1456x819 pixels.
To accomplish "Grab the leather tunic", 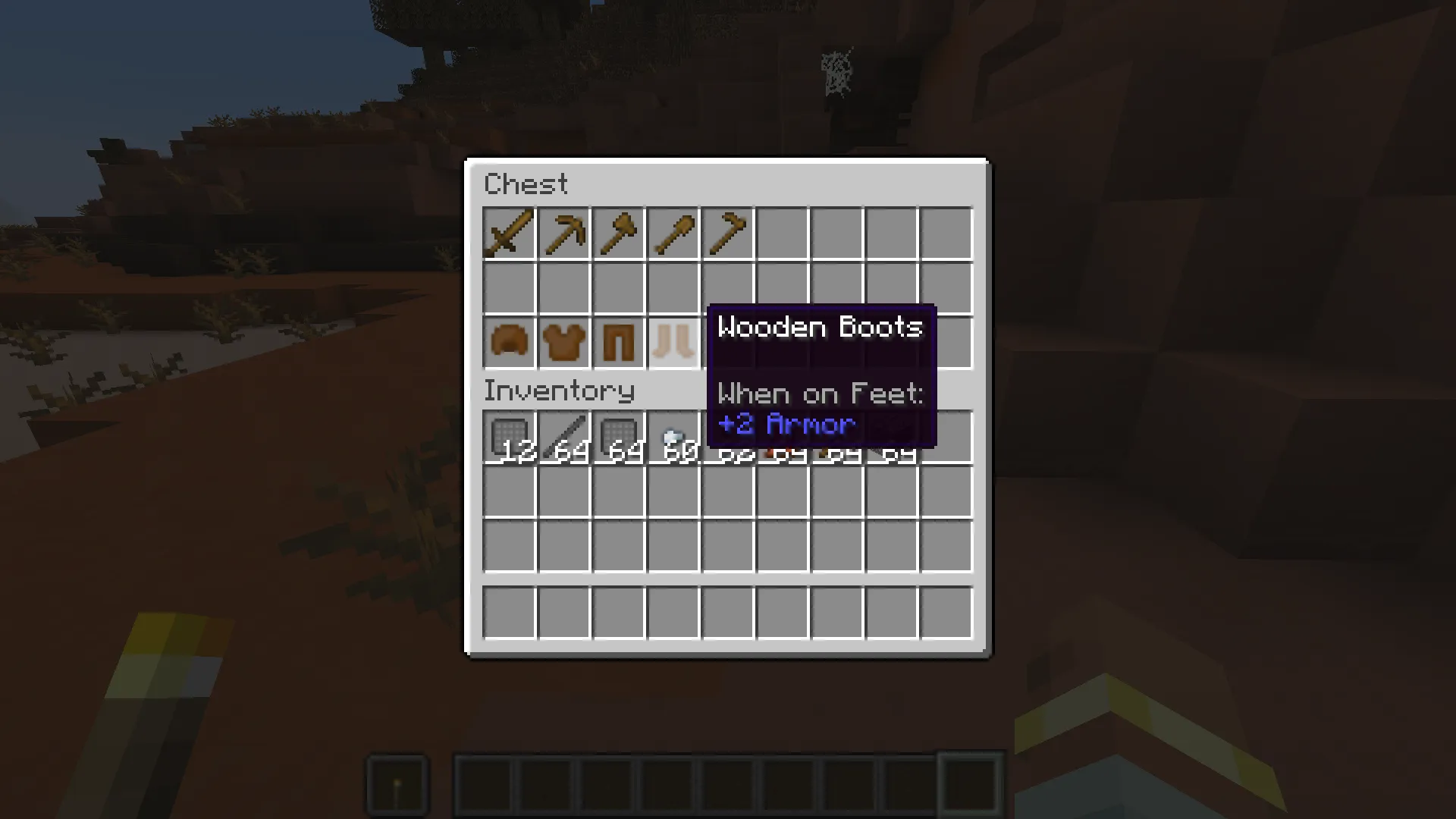I will coord(563,343).
